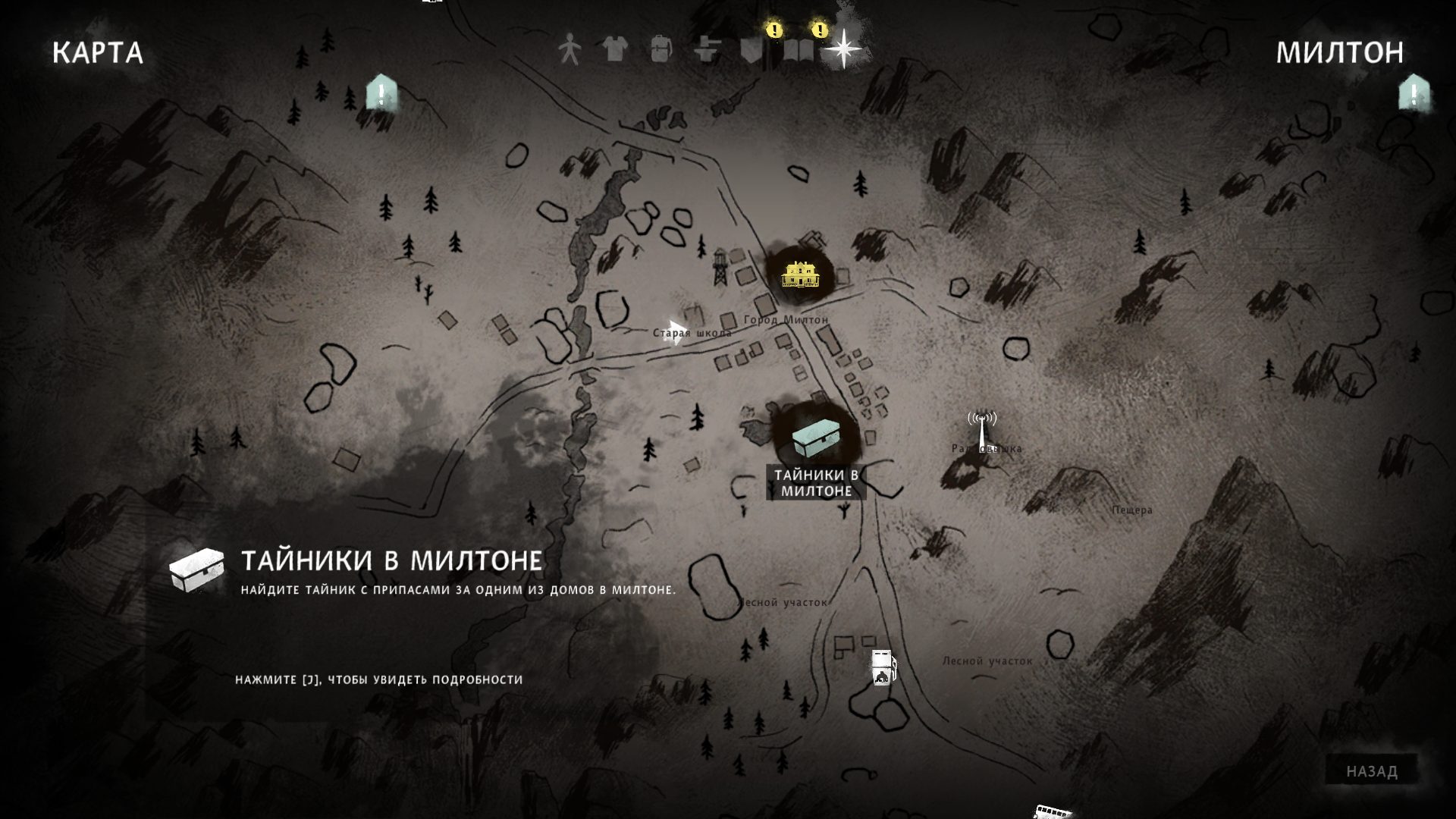Select the gas pump station marker
Image resolution: width=1456 pixels, height=819 pixels.
pyautogui.click(x=883, y=668)
